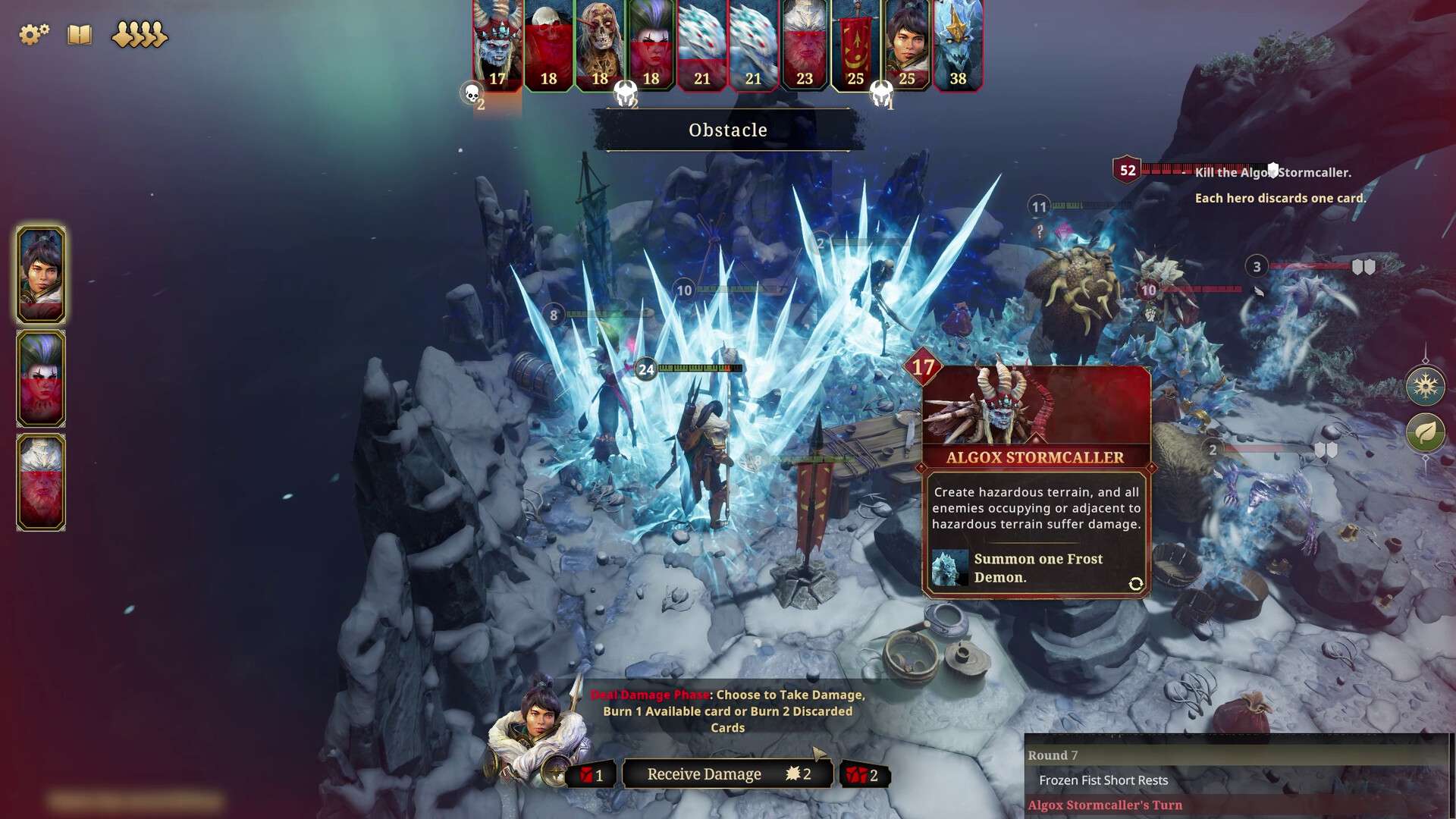
Task: Select the initiative 23 portrait in turn order
Action: pos(805,44)
